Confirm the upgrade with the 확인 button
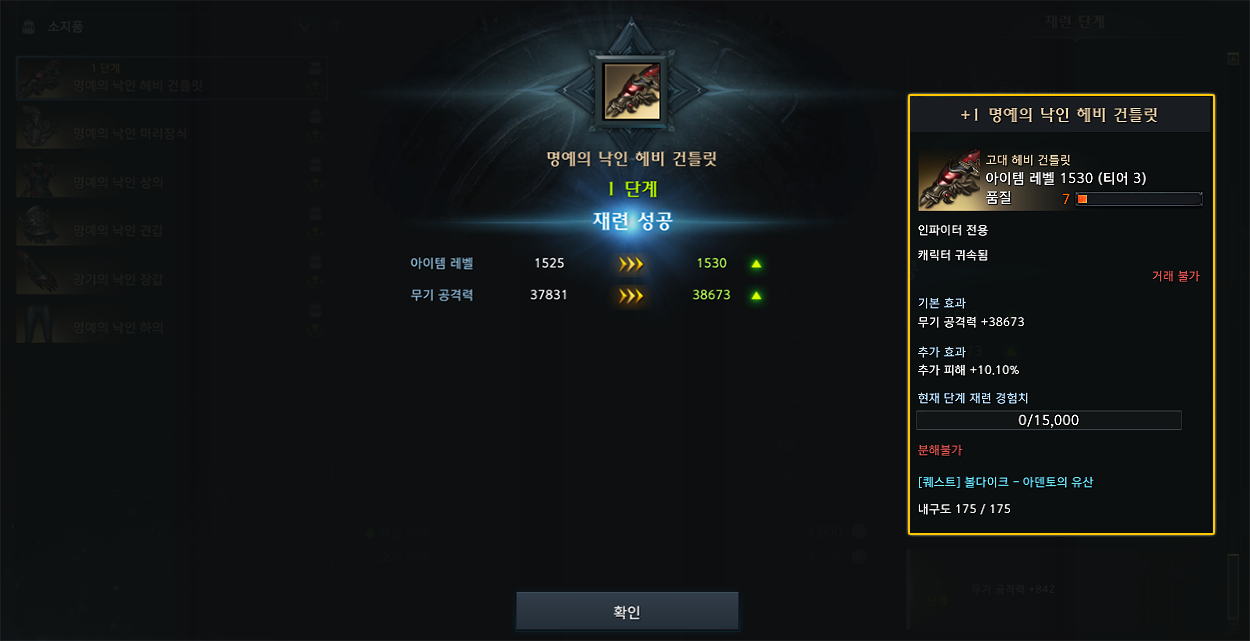This screenshot has width=1250, height=641. pyautogui.click(x=627, y=611)
